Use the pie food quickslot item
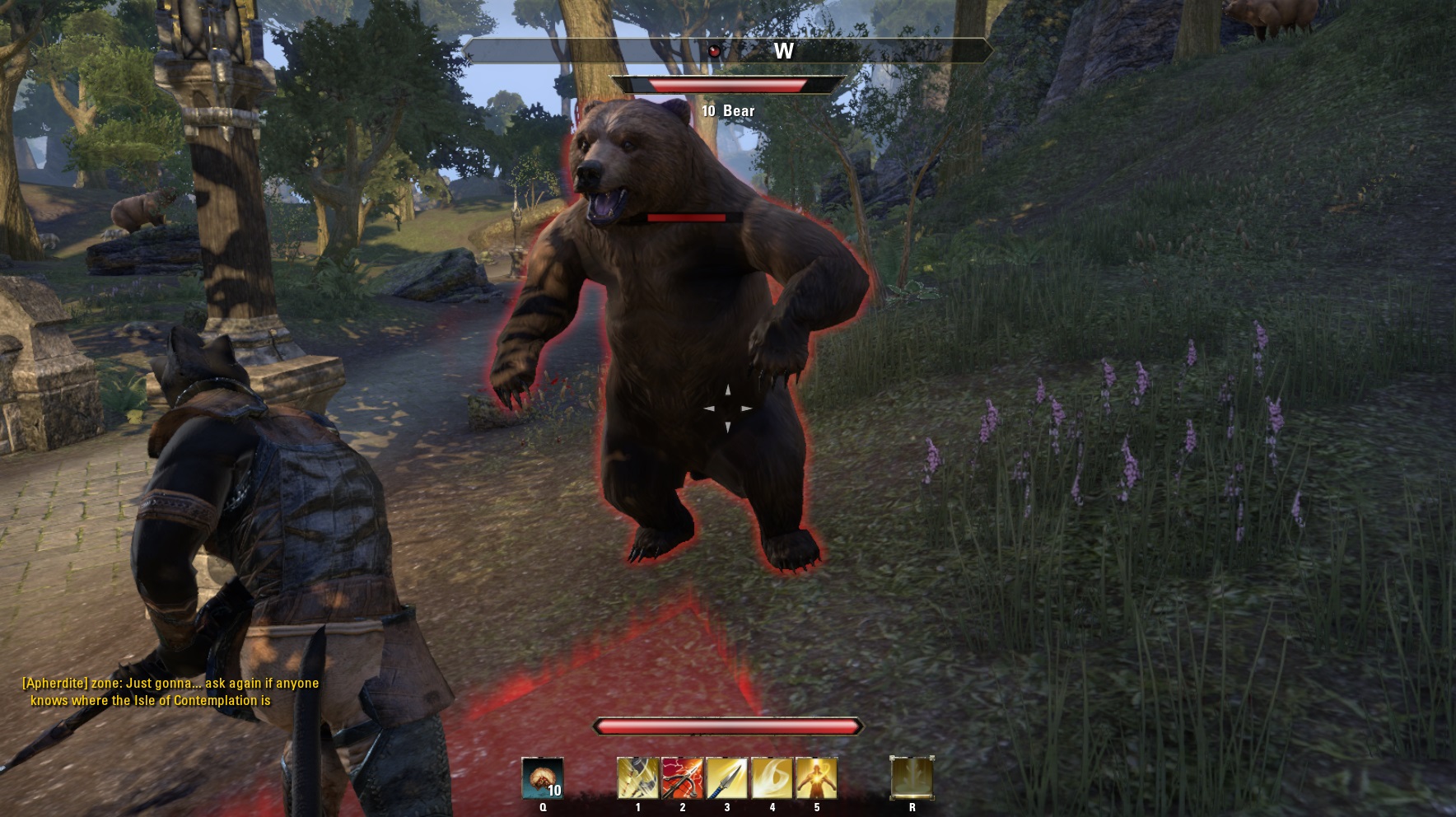This screenshot has height=817, width=1456. (543, 778)
